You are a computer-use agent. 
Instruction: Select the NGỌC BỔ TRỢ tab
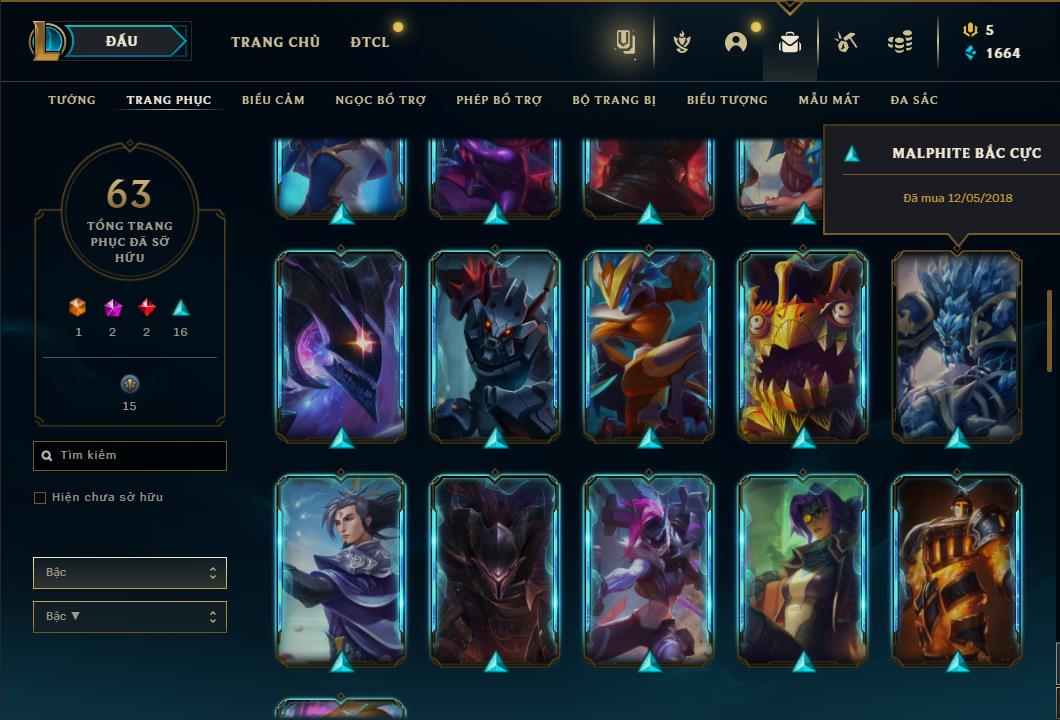pos(380,100)
